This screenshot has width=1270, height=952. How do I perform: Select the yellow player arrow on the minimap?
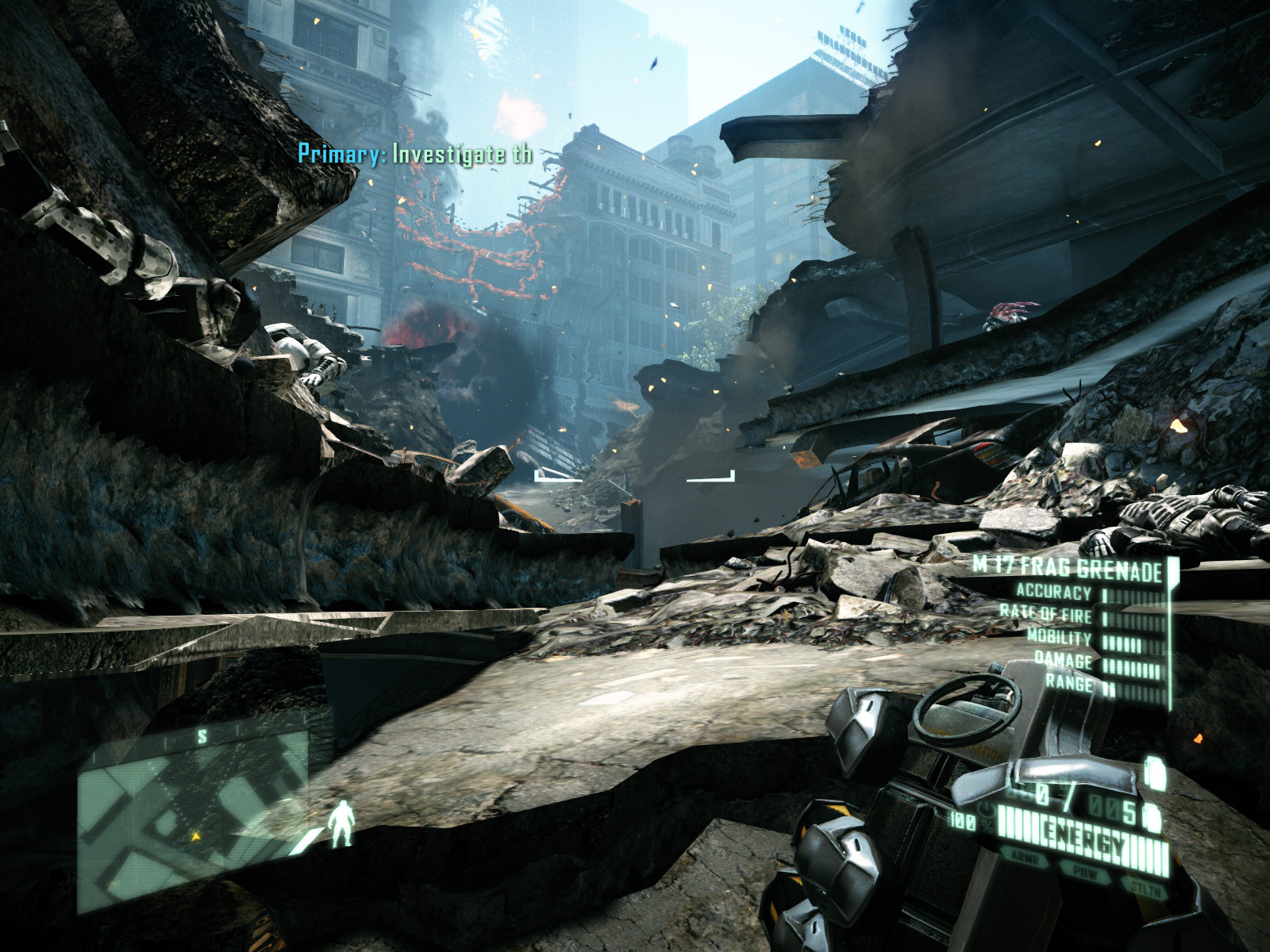(194, 835)
